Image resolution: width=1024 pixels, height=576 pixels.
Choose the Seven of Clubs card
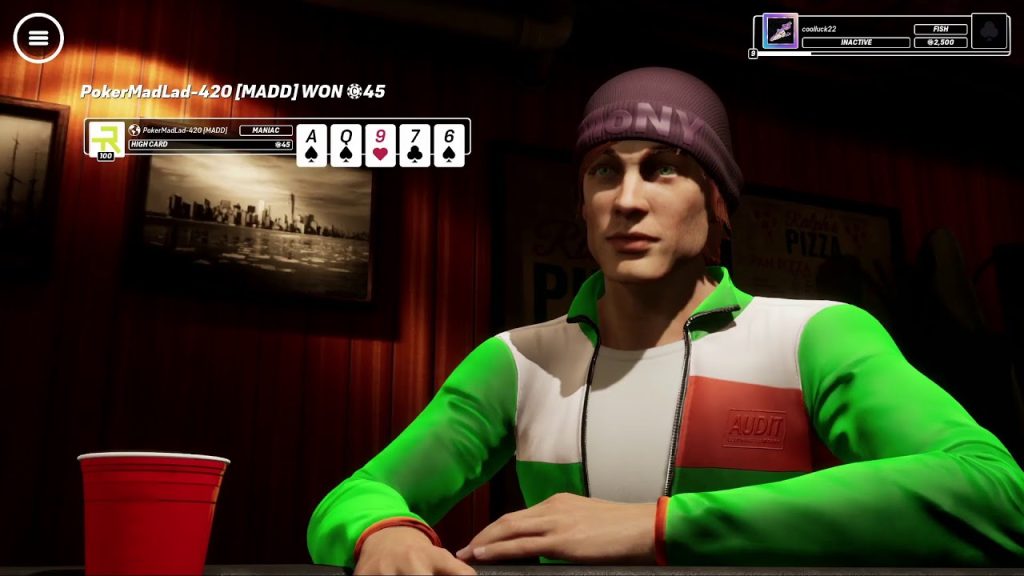(x=415, y=144)
